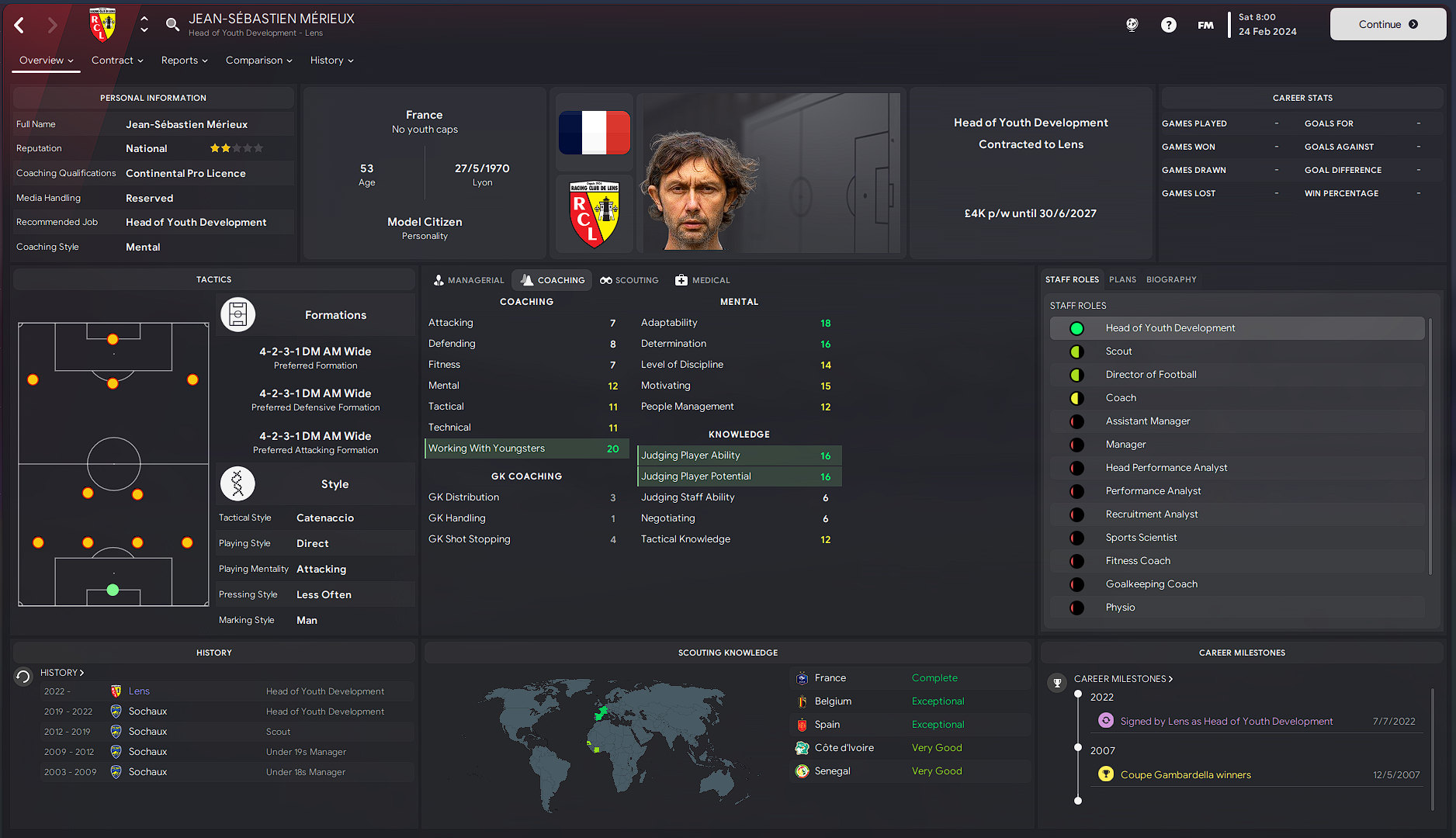Toggle the half-filled Coach role indicator

[x=1076, y=397]
